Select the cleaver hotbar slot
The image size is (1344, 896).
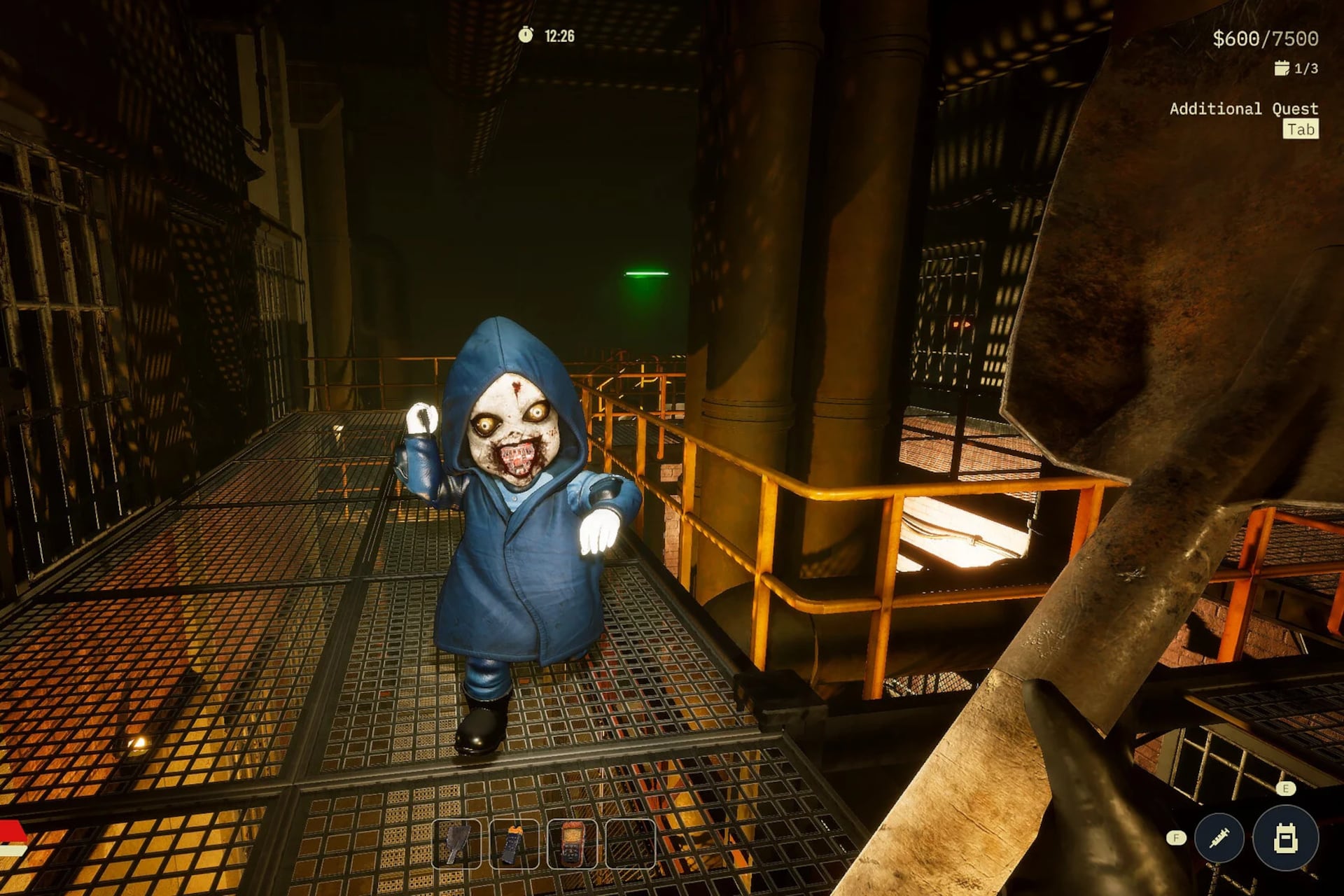click(456, 843)
